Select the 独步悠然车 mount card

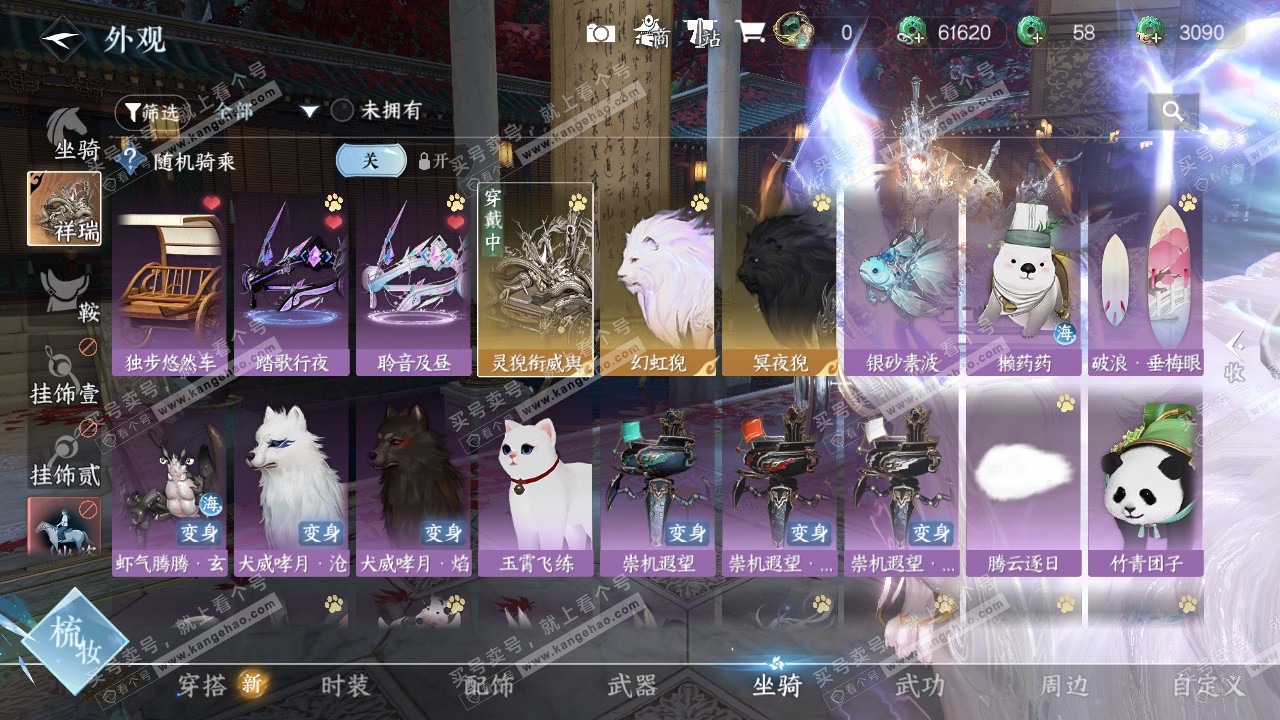(170, 283)
